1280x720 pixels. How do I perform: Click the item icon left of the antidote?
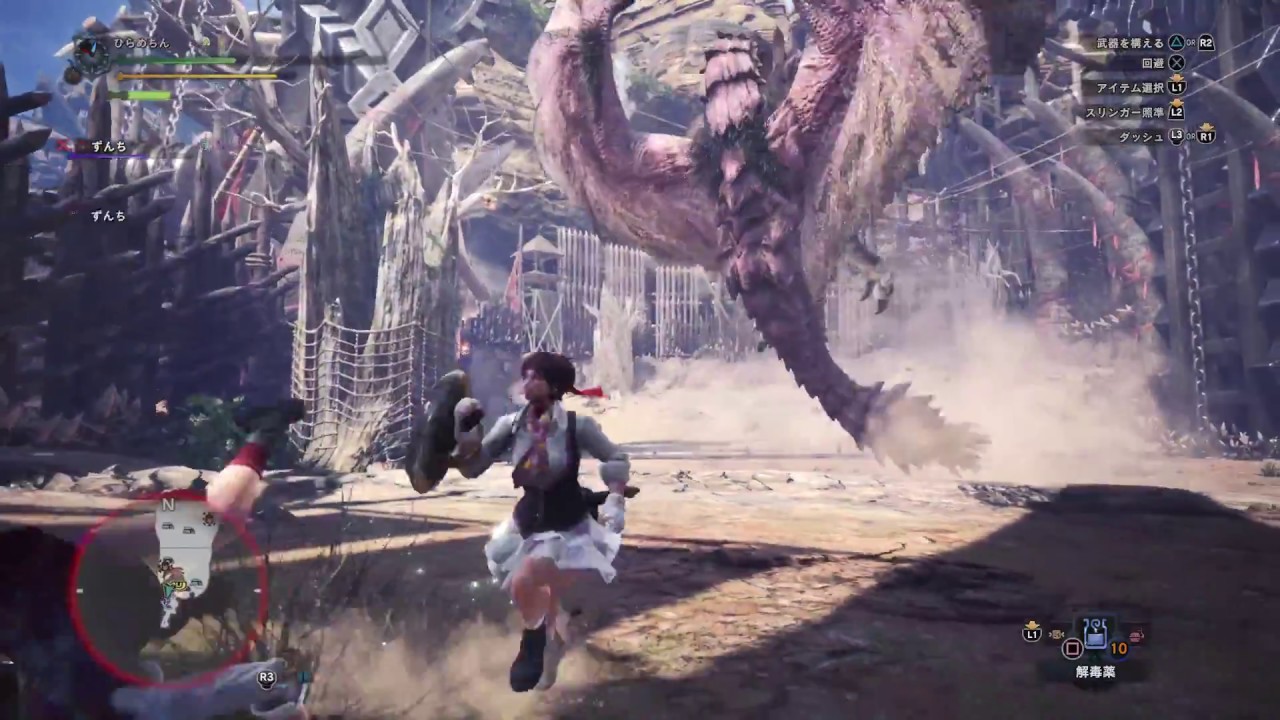(1056, 634)
